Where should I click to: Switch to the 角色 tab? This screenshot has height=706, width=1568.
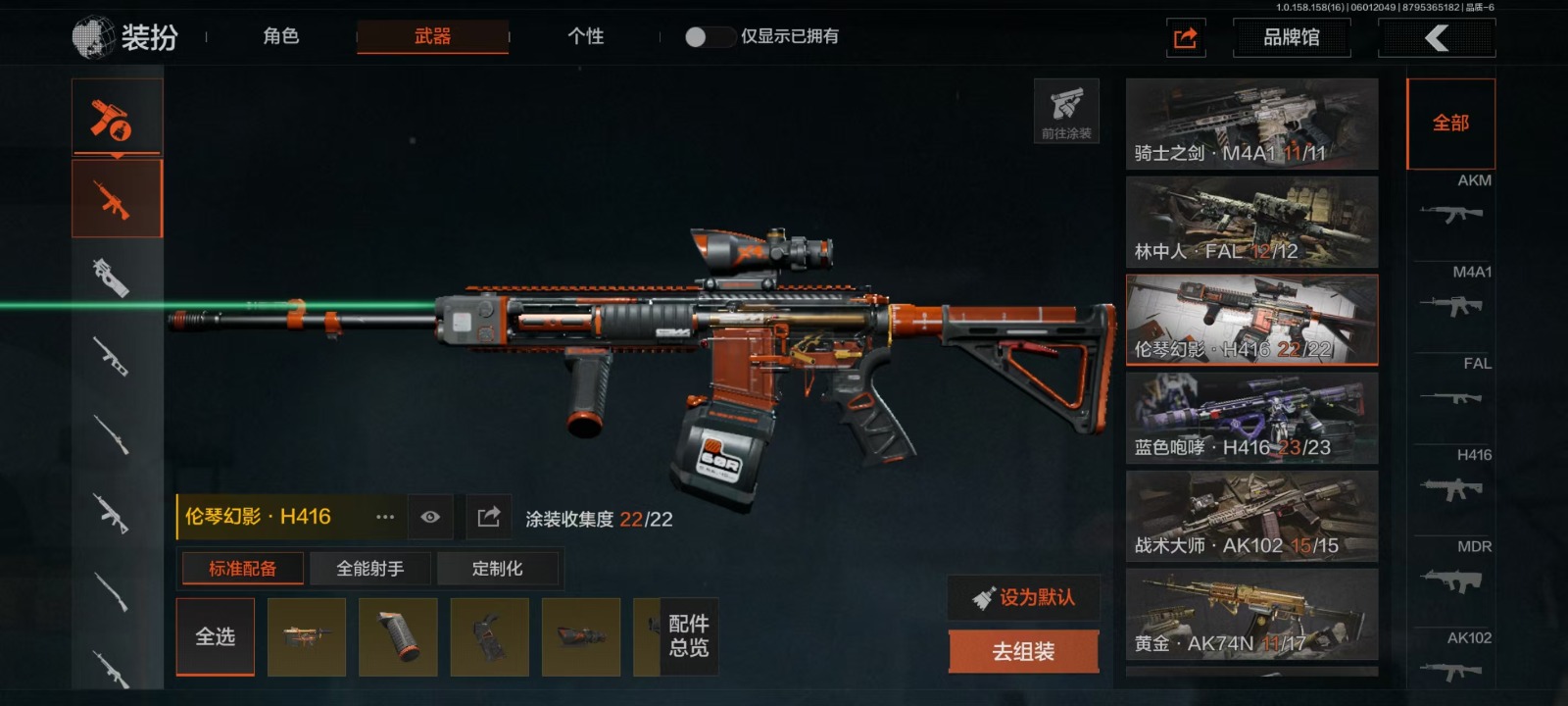pos(281,37)
